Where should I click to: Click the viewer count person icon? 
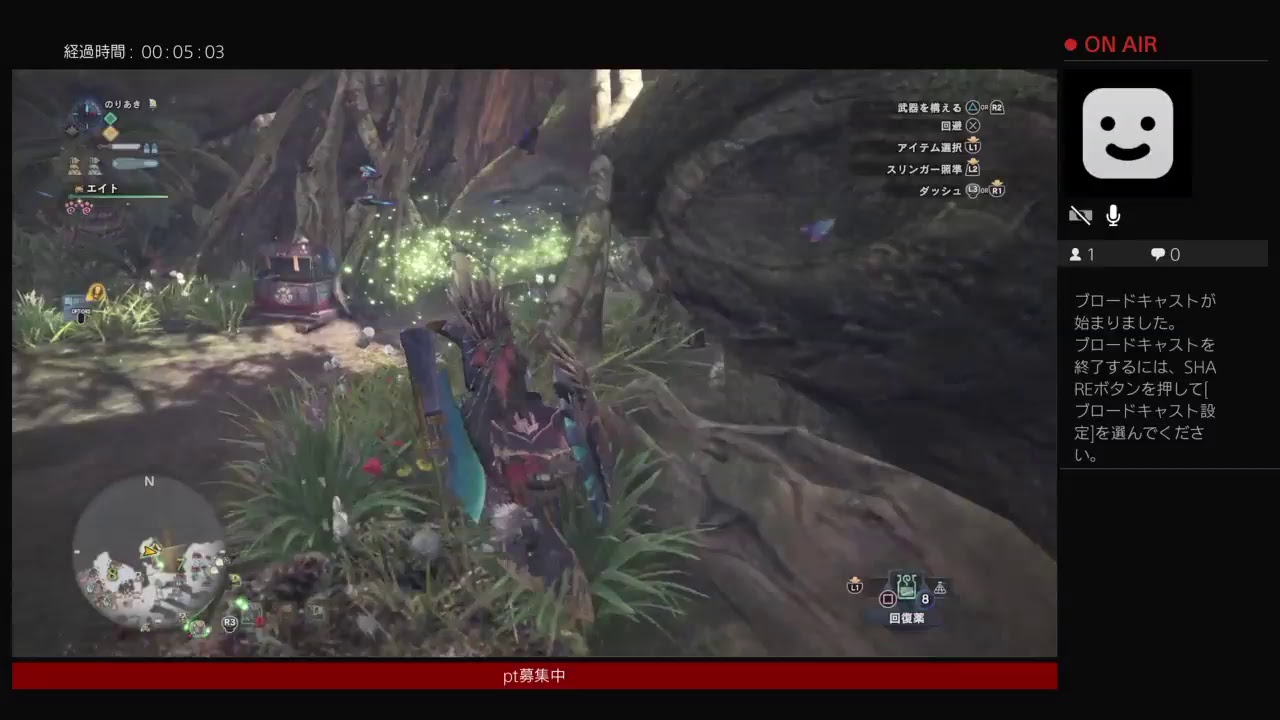click(x=1077, y=254)
